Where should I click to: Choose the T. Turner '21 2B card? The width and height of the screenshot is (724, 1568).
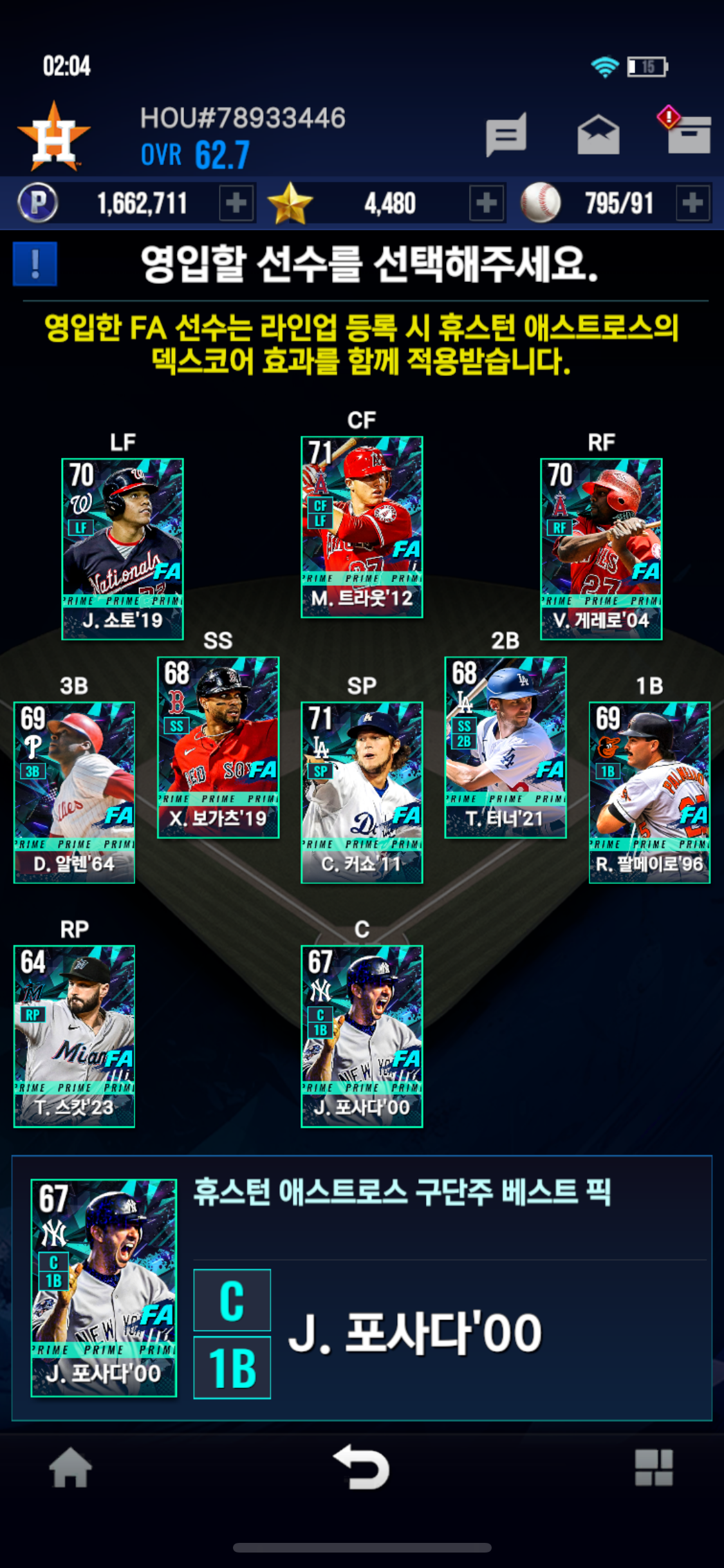pos(505,747)
